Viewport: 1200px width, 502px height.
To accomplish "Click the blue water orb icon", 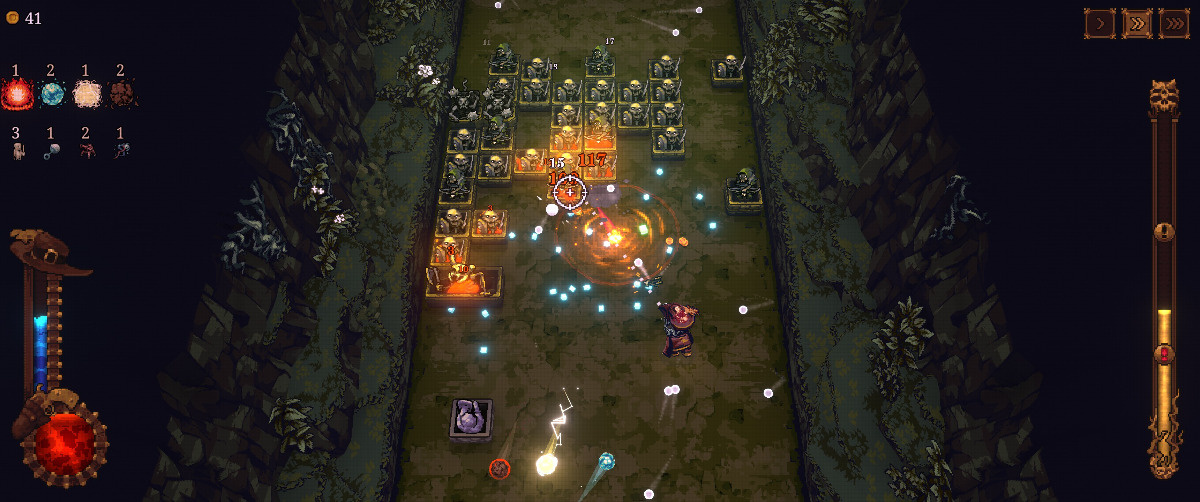I will click(52, 94).
